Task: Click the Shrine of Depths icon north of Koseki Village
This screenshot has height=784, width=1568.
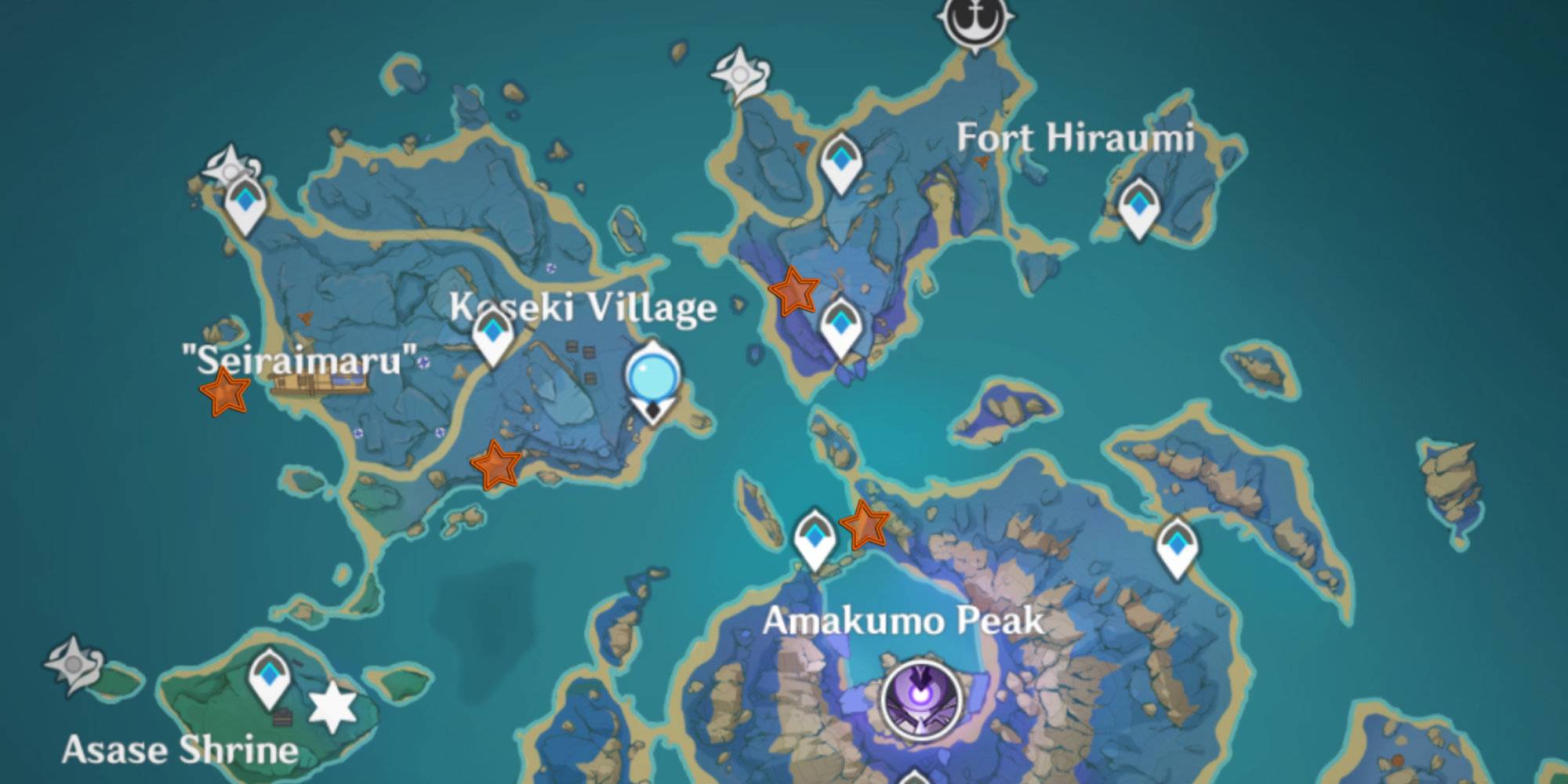Action: pos(740,74)
